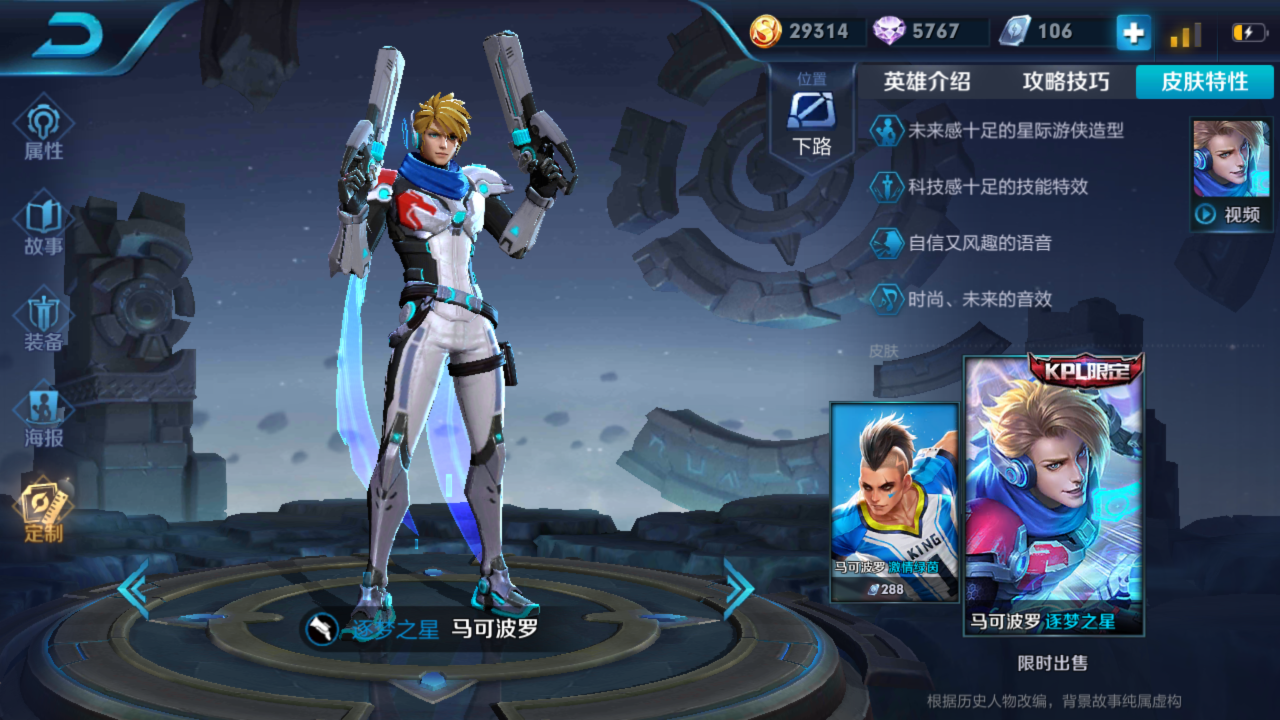Image resolution: width=1280 pixels, height=720 pixels.
Task: Go back using the top-left arrow
Action: 68,37
